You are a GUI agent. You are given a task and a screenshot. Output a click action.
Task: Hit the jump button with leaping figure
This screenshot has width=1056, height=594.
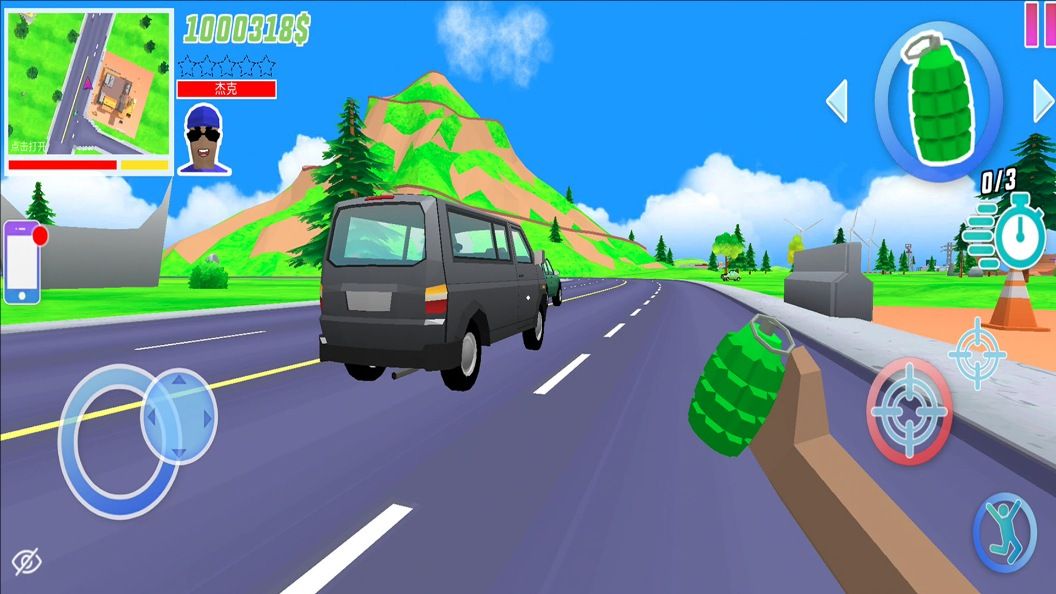1003,532
